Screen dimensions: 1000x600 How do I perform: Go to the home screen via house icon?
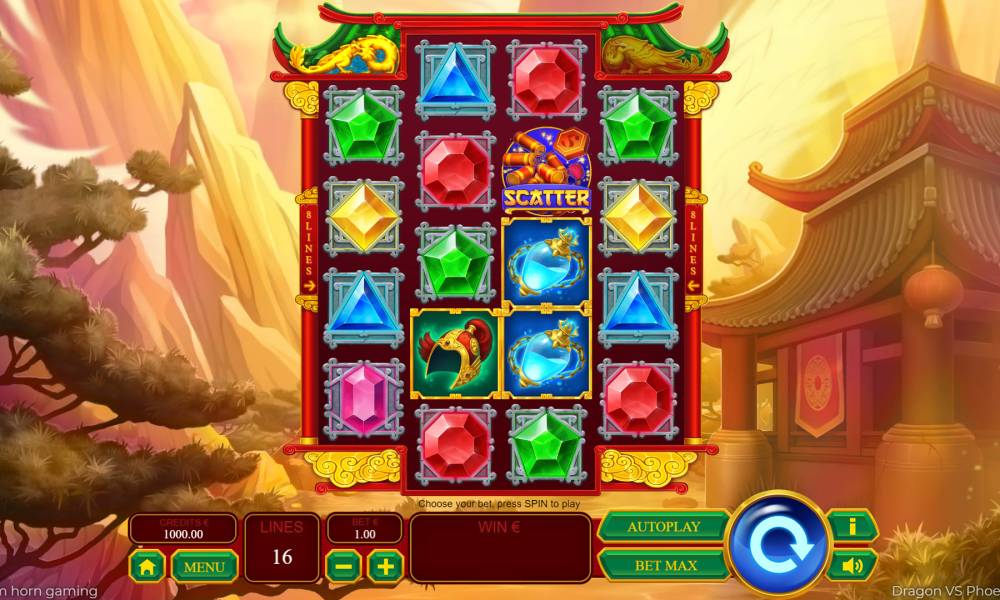point(147,567)
